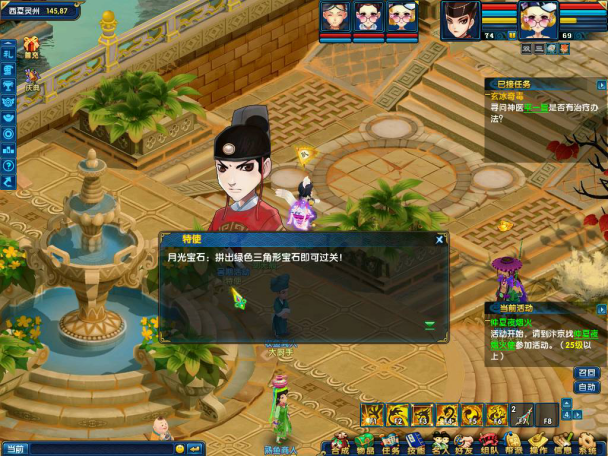The height and width of the screenshot is (456, 608).
Task: Open the 系统 system settings
Action: click(x=586, y=442)
